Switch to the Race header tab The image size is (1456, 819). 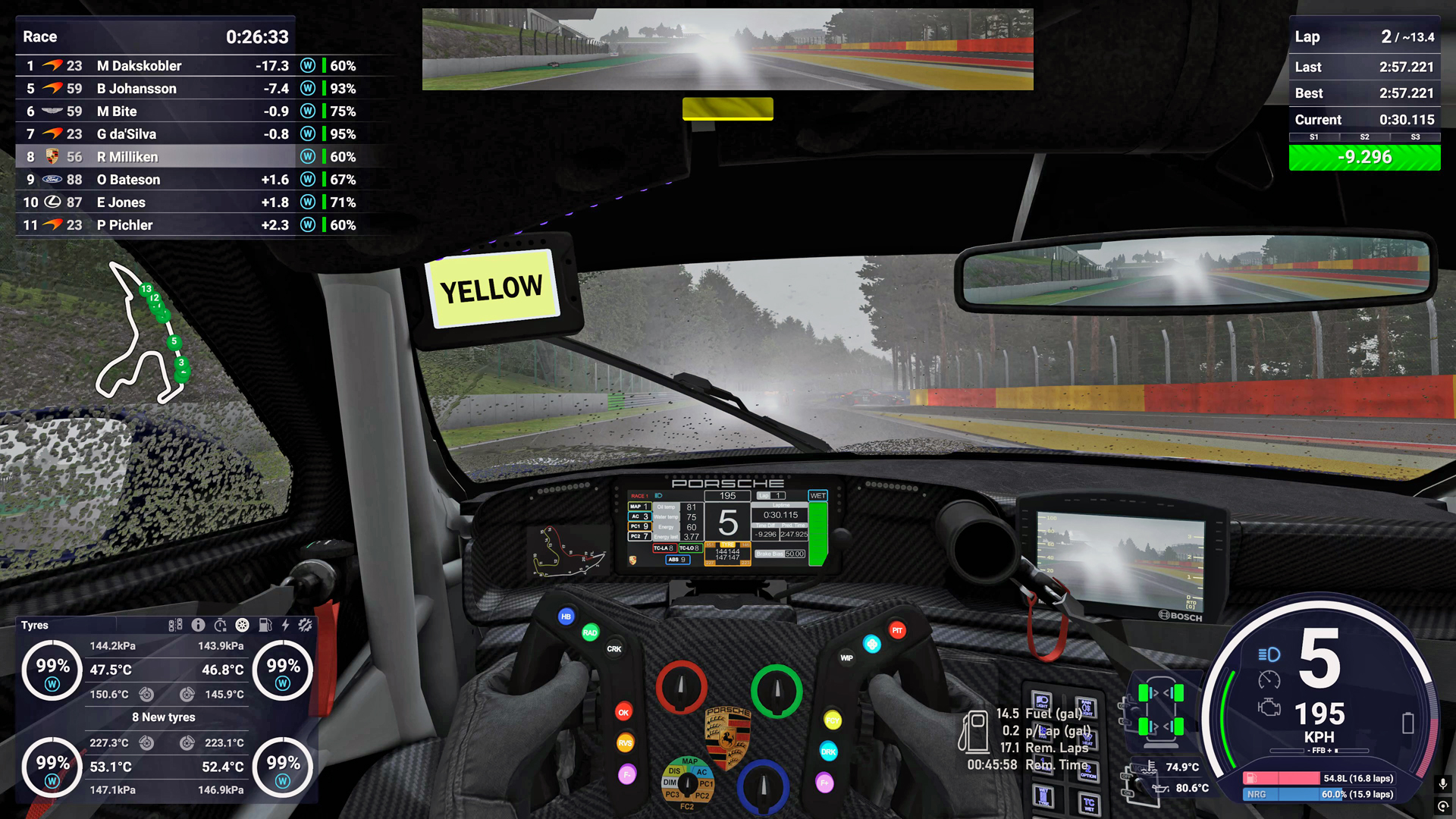pos(40,36)
